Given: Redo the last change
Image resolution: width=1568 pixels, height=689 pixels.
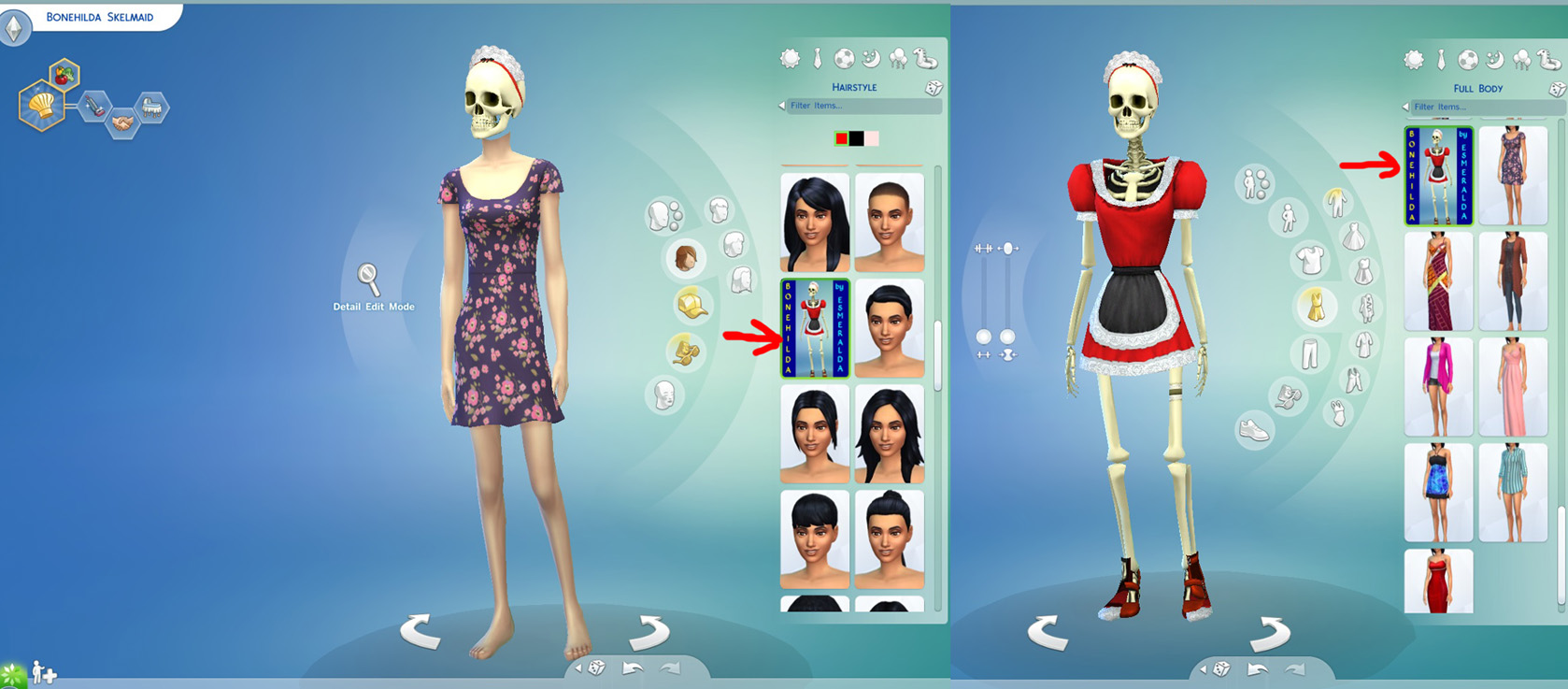Looking at the screenshot, I should click(670, 667).
